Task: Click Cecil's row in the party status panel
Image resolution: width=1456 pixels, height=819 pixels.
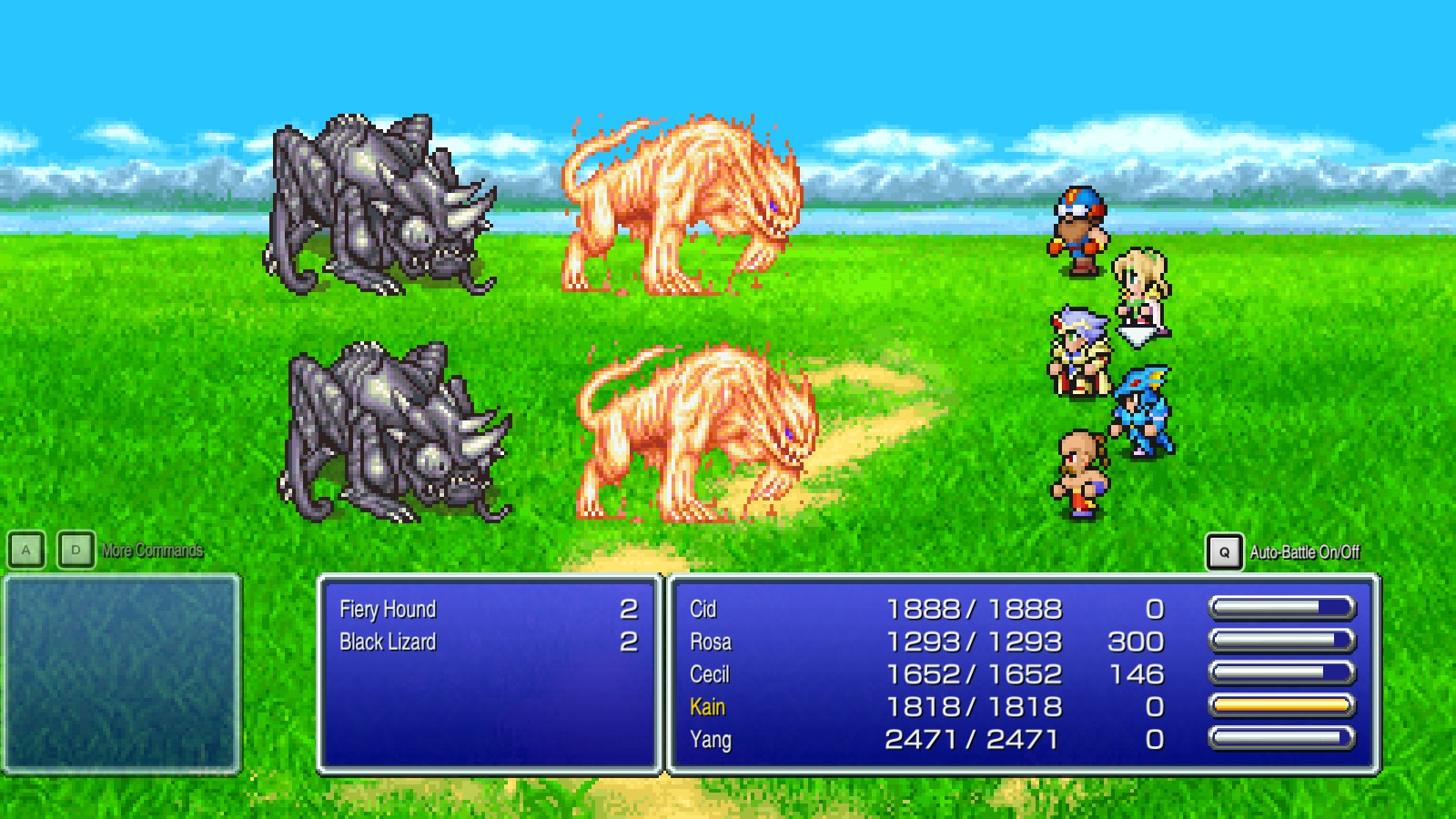Action: (910, 674)
